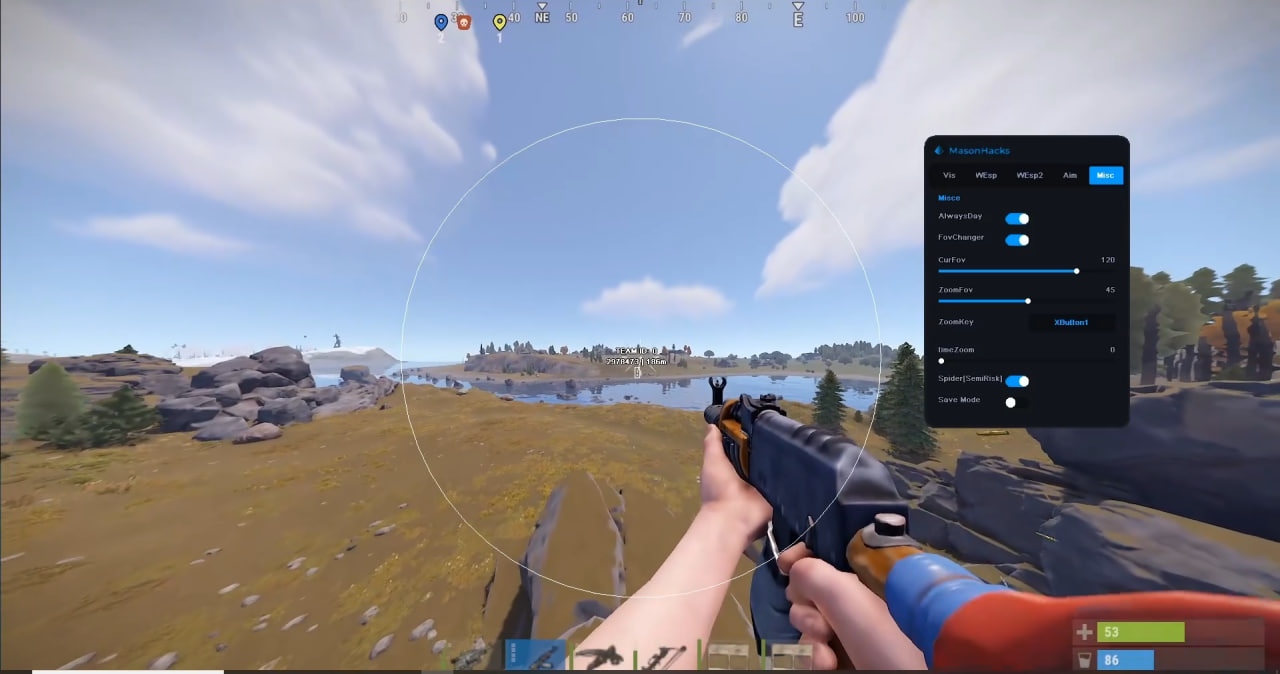Image resolution: width=1280 pixels, height=674 pixels.
Task: Select the highlighted assault rifle hotbar slot
Action: click(536, 655)
